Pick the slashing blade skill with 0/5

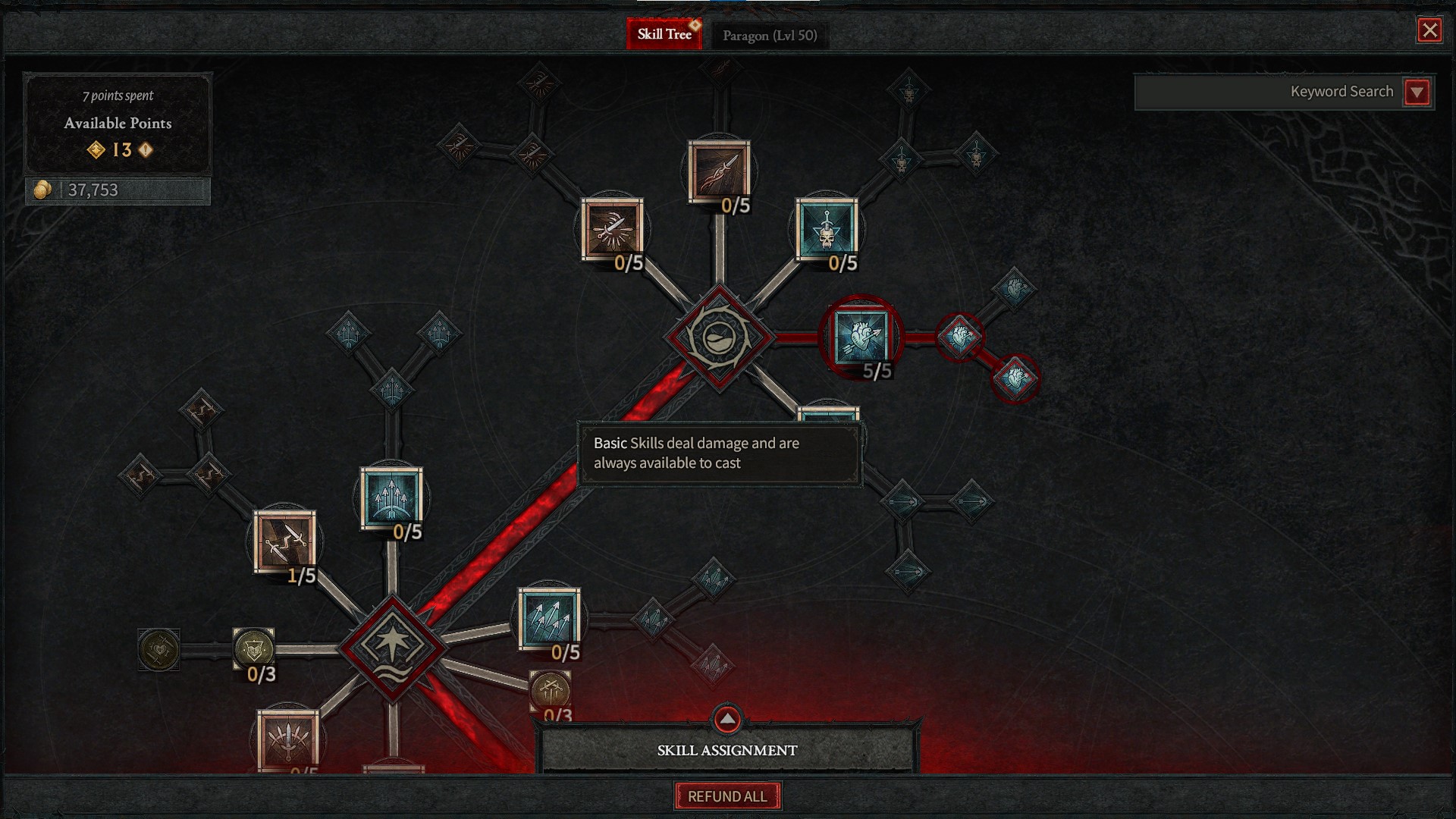pos(612,229)
